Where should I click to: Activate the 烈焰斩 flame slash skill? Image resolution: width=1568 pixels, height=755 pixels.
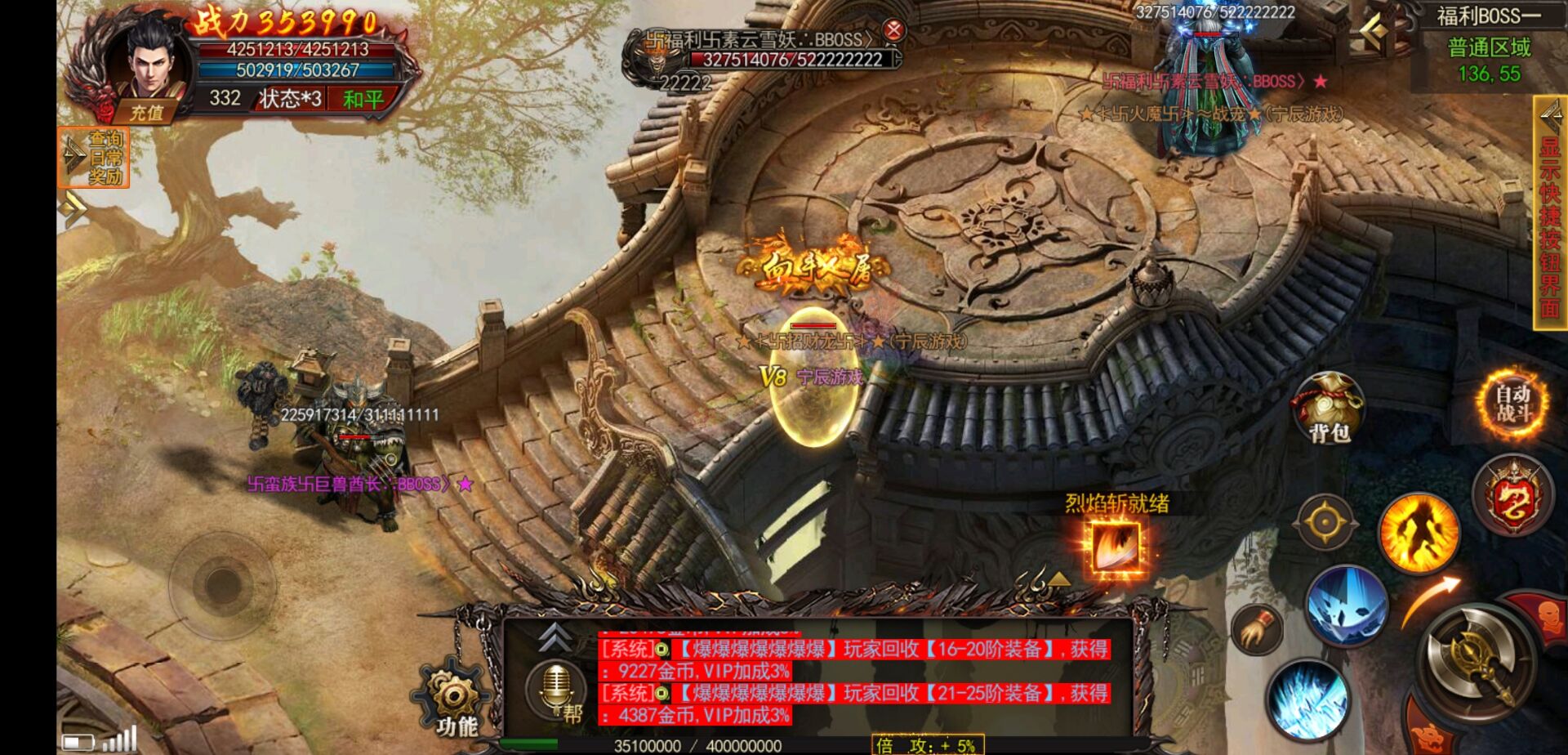(1116, 547)
